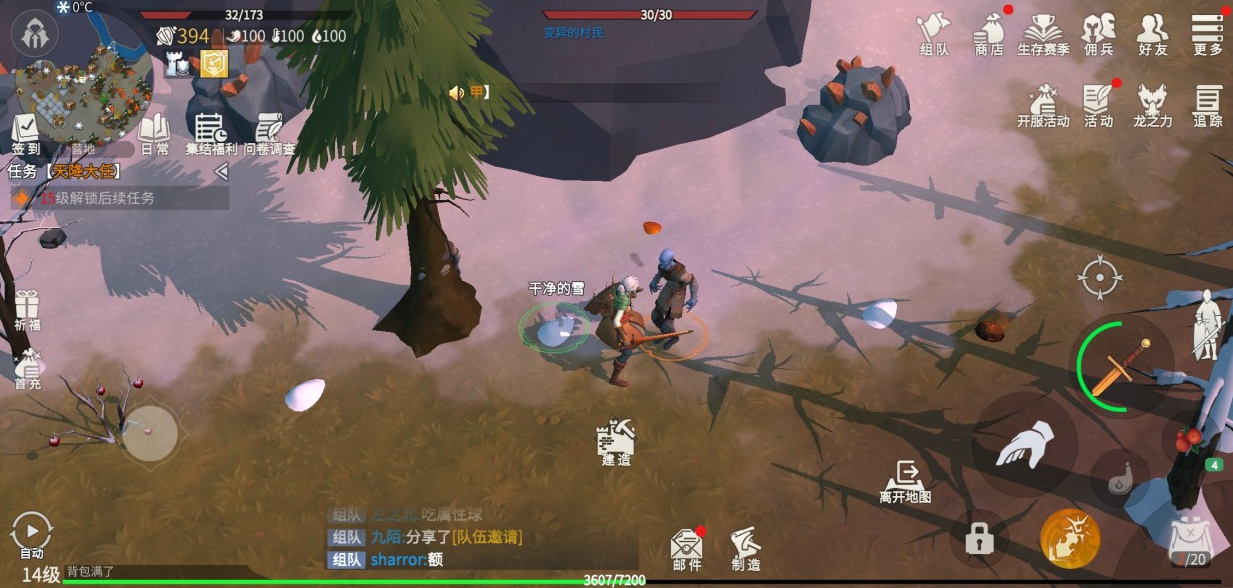Open the 组队 team menu

[x=933, y=33]
